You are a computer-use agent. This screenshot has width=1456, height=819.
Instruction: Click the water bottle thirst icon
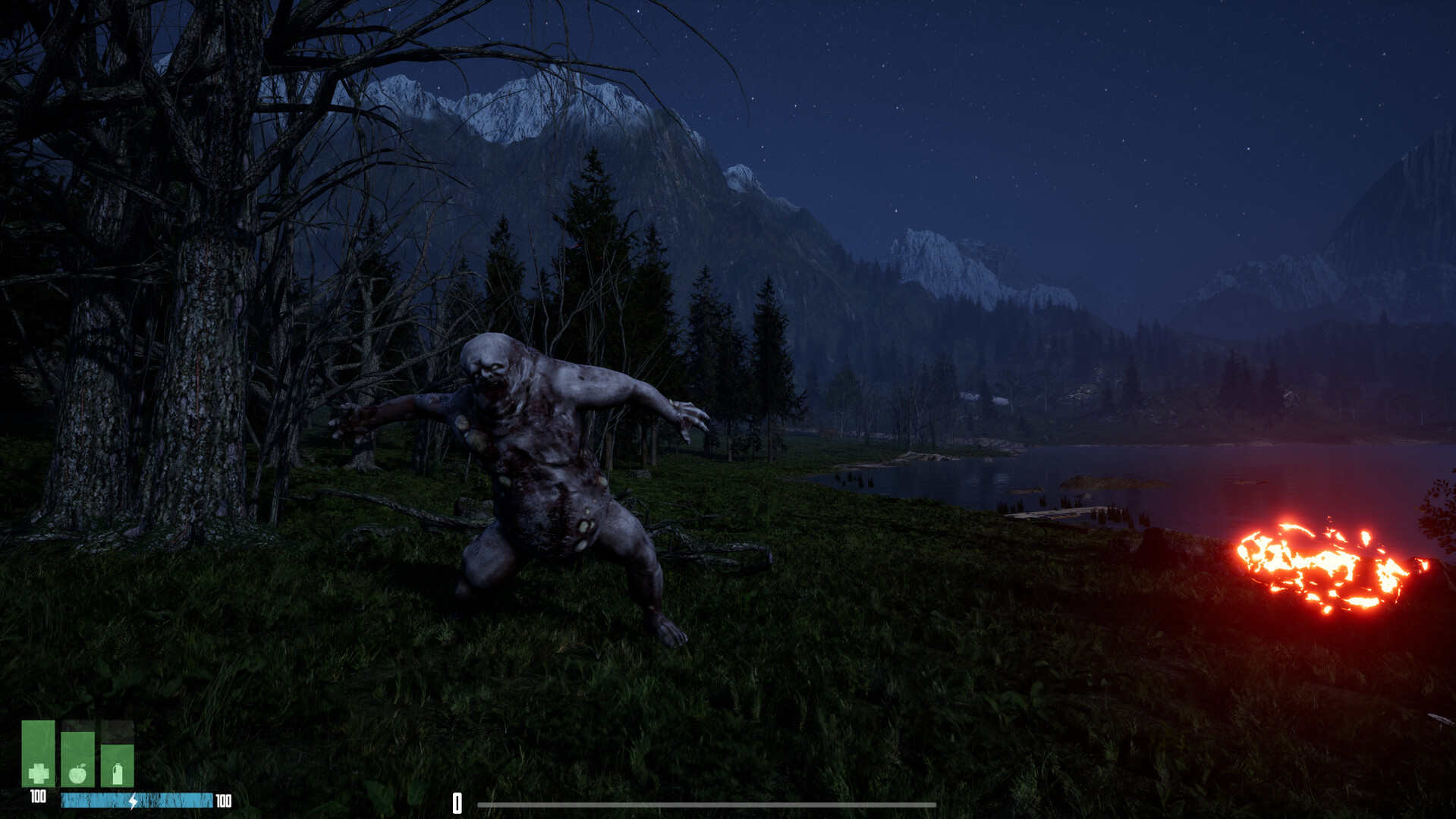[118, 773]
